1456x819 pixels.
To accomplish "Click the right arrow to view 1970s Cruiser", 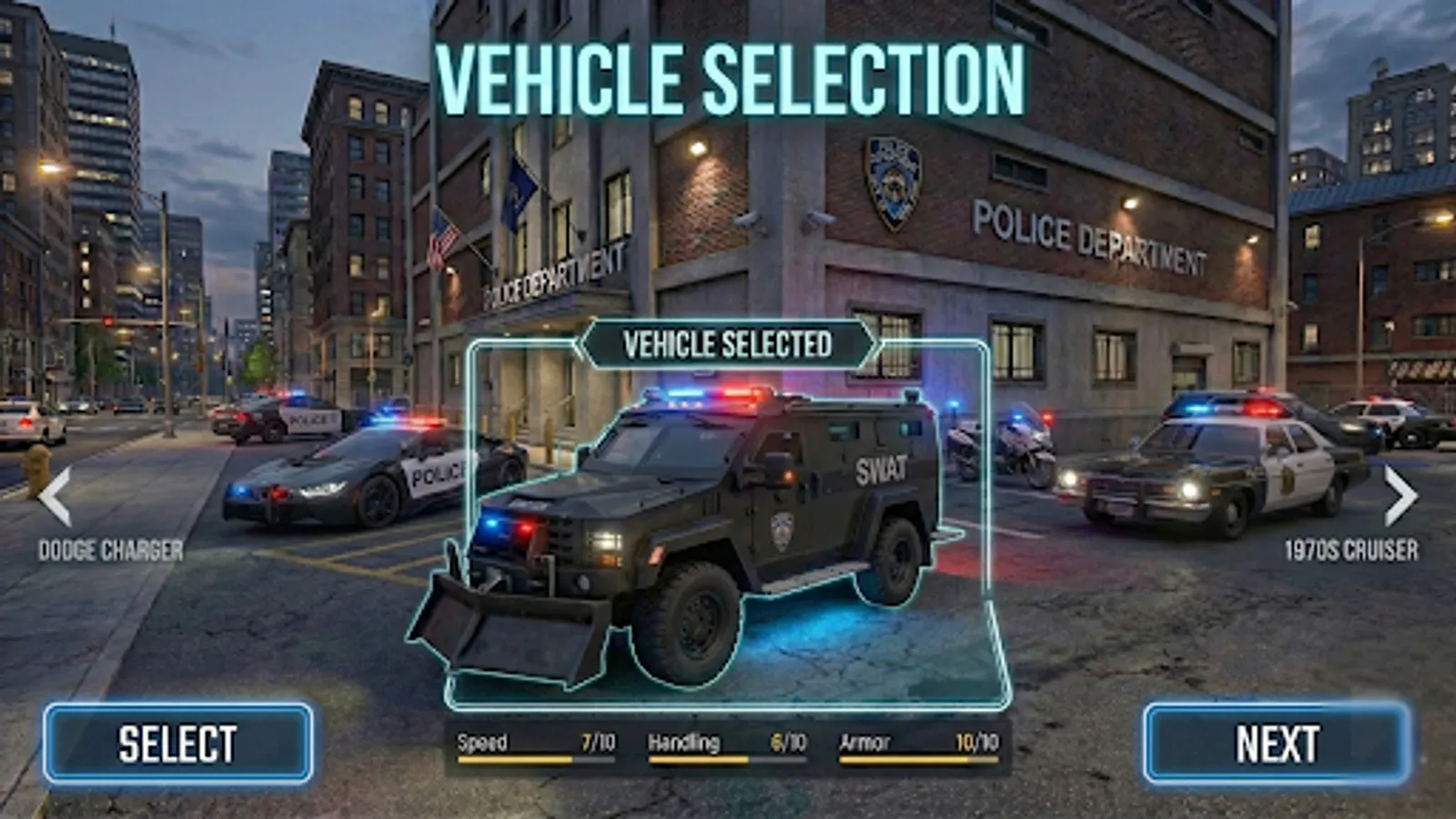I will 1399,495.
